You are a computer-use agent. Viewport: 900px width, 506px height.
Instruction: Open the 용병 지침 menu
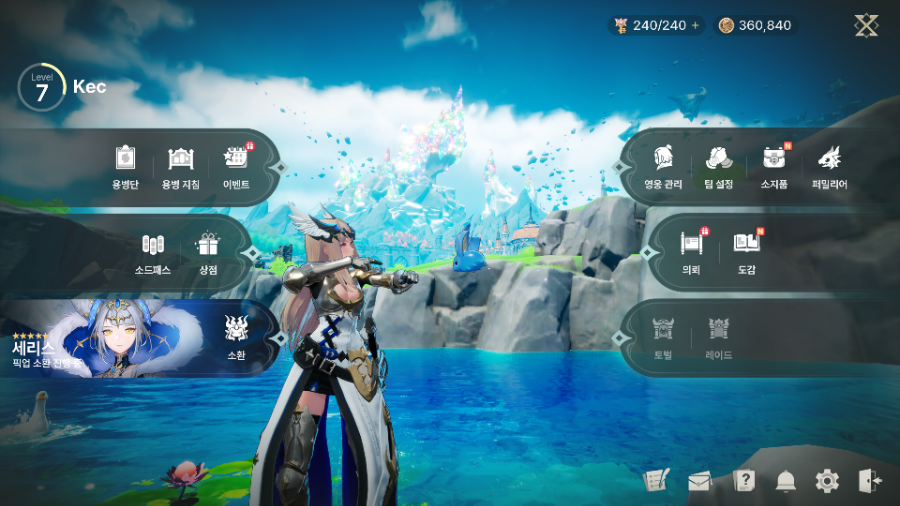[181, 166]
